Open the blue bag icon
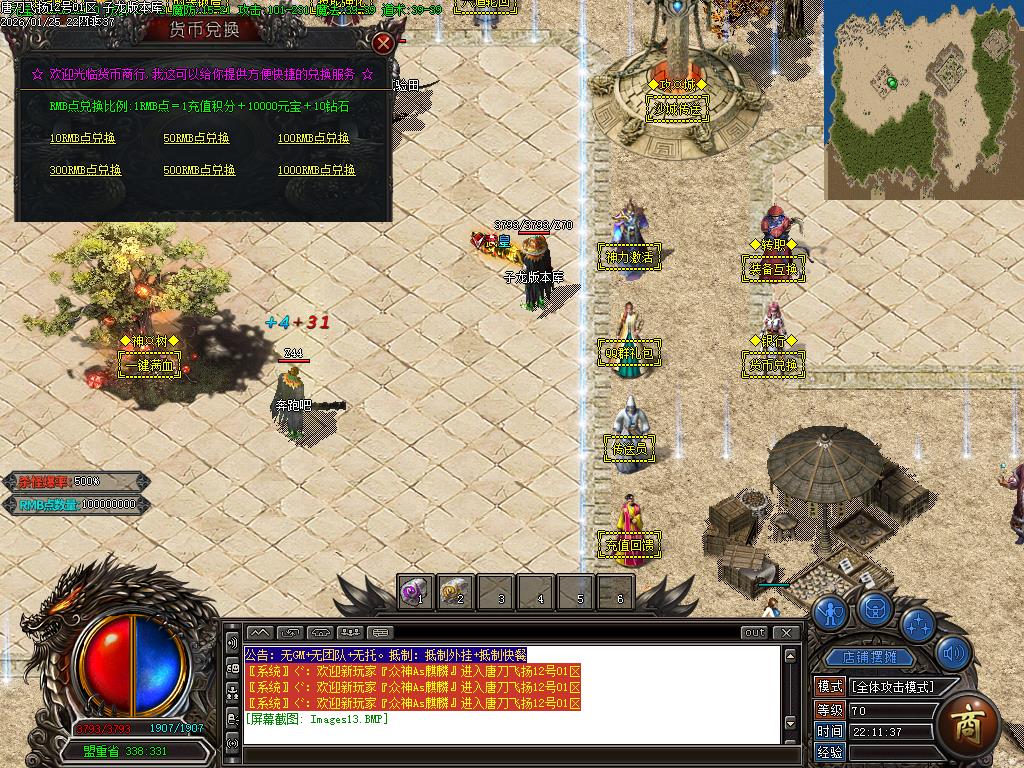The height and width of the screenshot is (768, 1024). pos(876,607)
